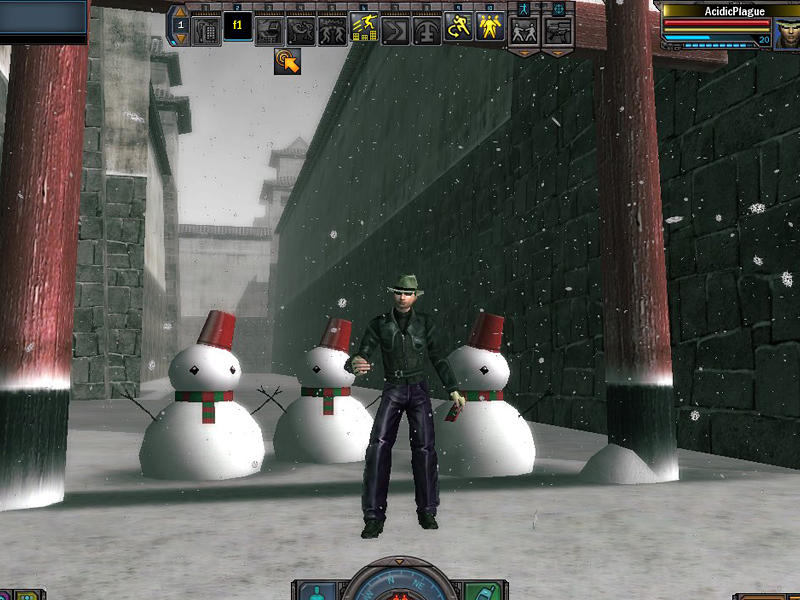800x600 pixels.
Task: Click the compass at the bottom
Action: tap(400, 586)
